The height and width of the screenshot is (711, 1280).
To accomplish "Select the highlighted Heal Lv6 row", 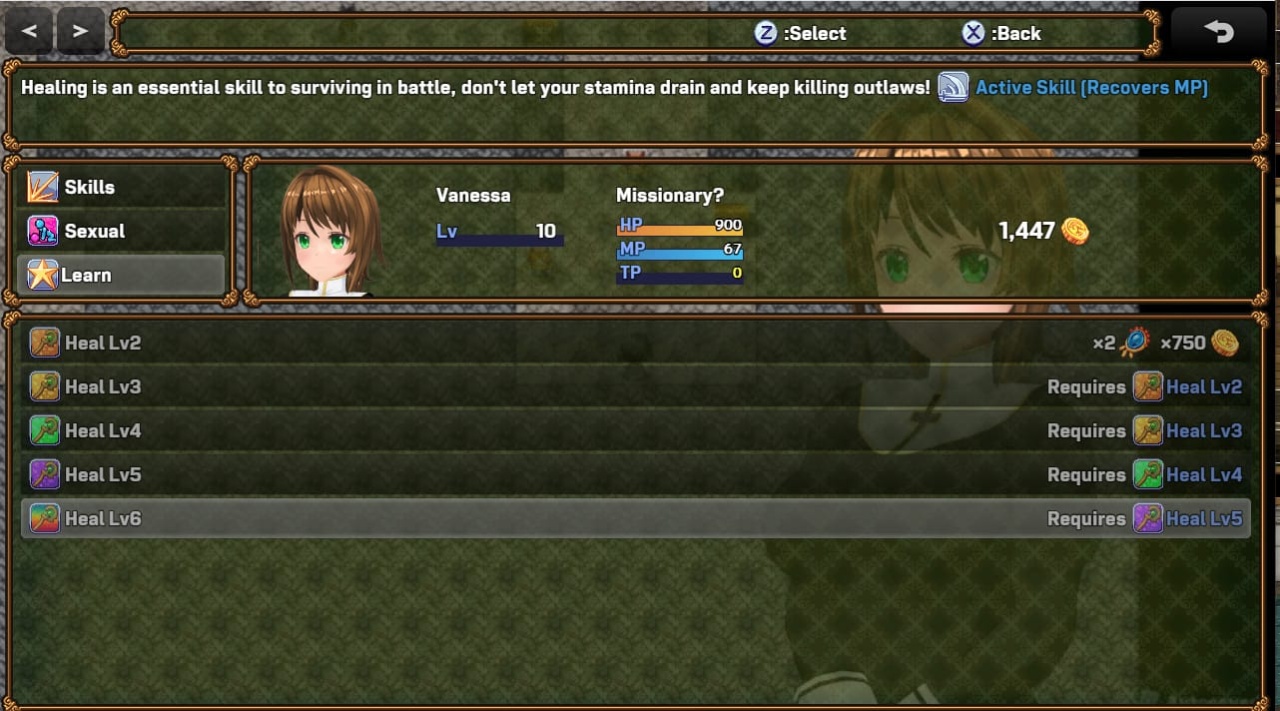I will 635,519.
